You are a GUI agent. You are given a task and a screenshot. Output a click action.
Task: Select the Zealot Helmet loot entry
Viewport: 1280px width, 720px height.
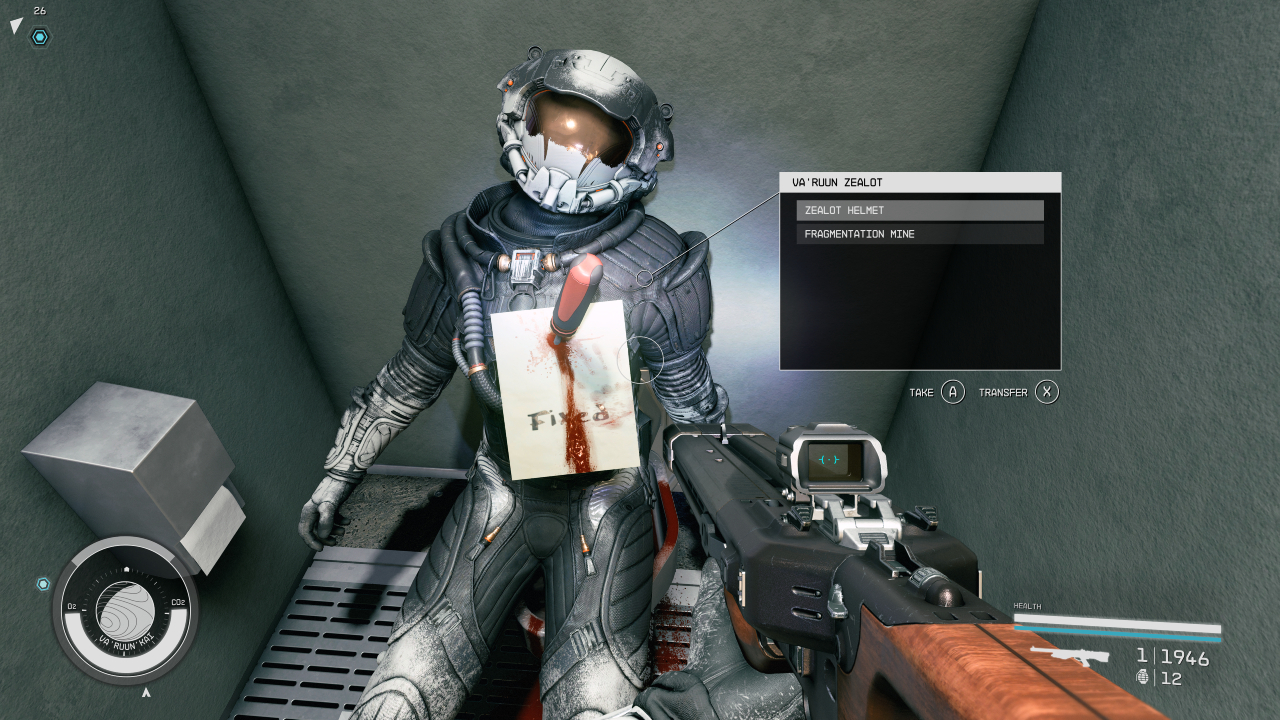[x=919, y=210]
